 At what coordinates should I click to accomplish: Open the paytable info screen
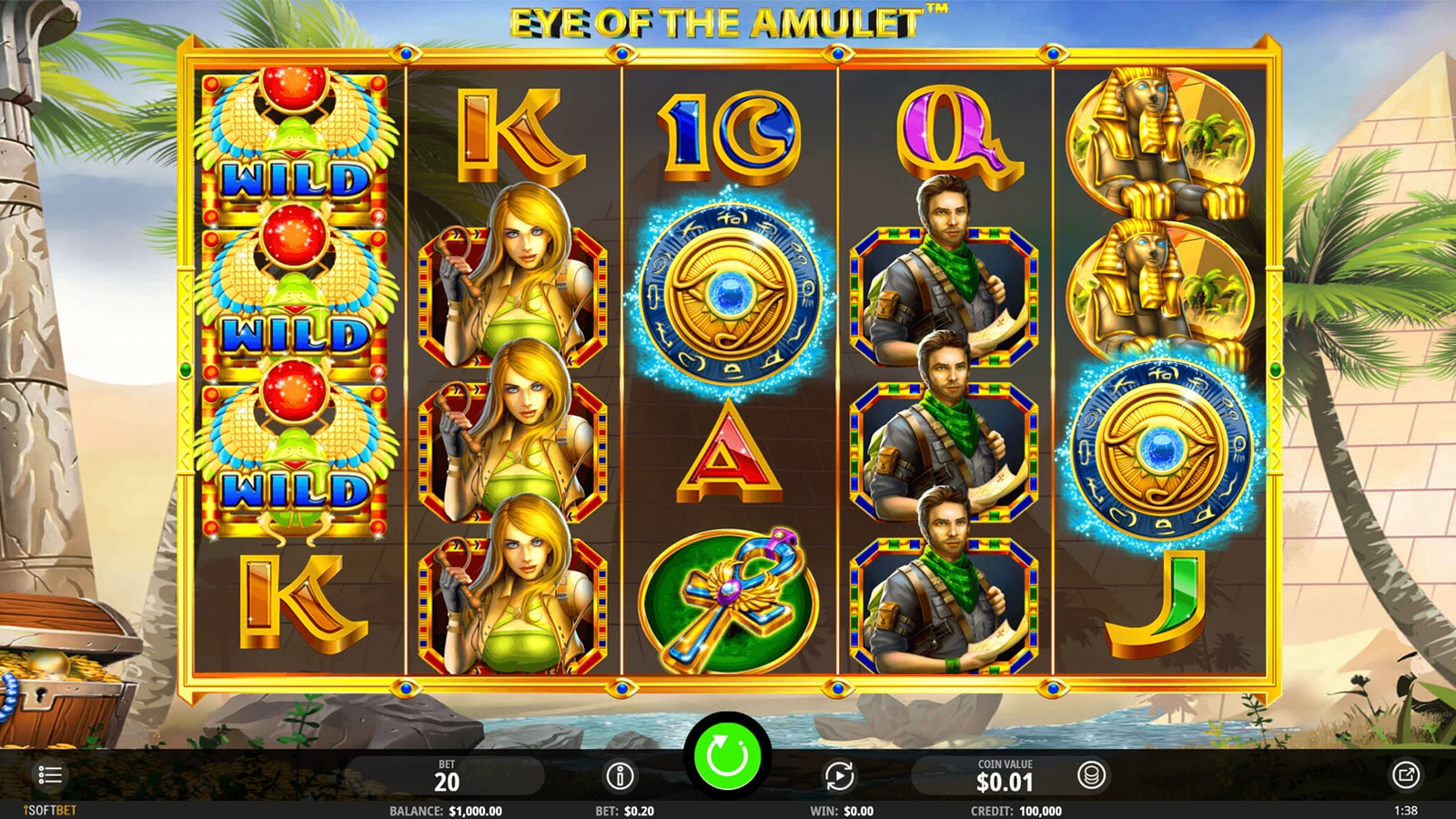coord(620,776)
